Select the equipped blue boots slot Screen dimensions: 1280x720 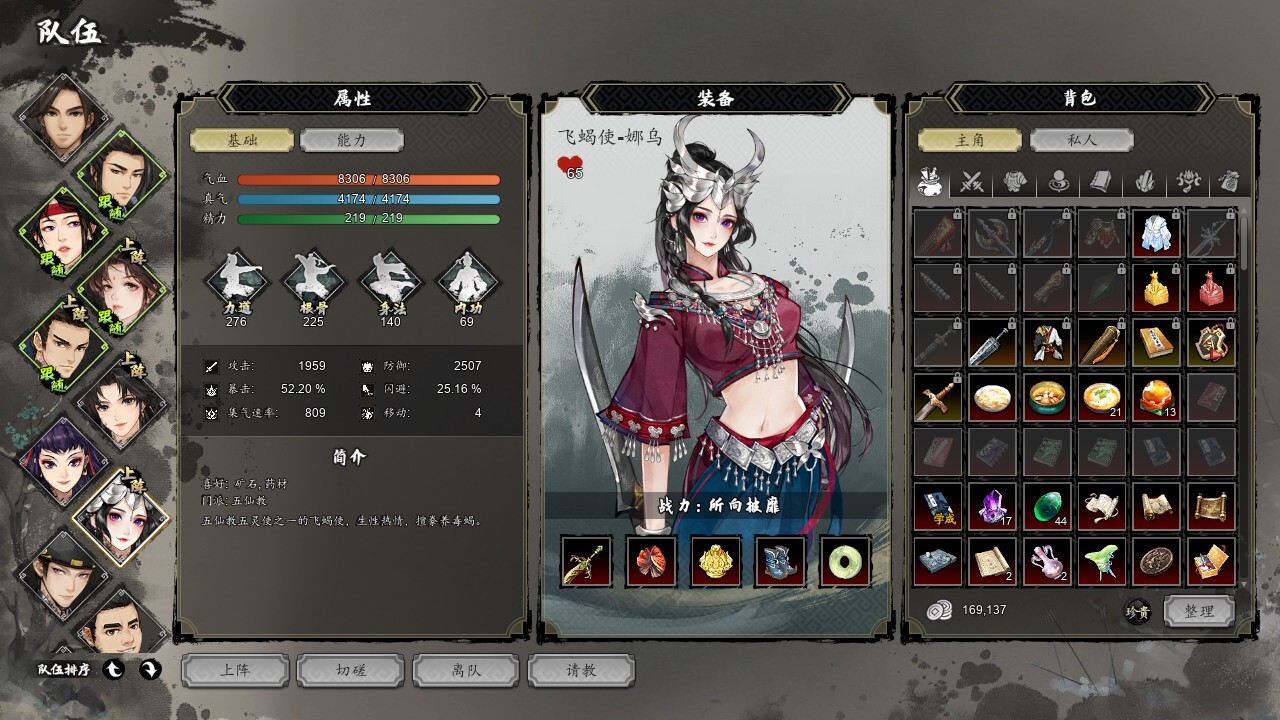781,561
